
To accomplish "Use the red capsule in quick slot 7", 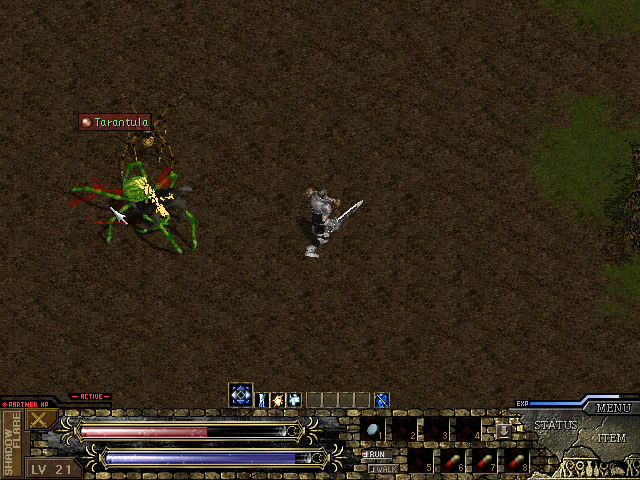I will coord(483,461).
